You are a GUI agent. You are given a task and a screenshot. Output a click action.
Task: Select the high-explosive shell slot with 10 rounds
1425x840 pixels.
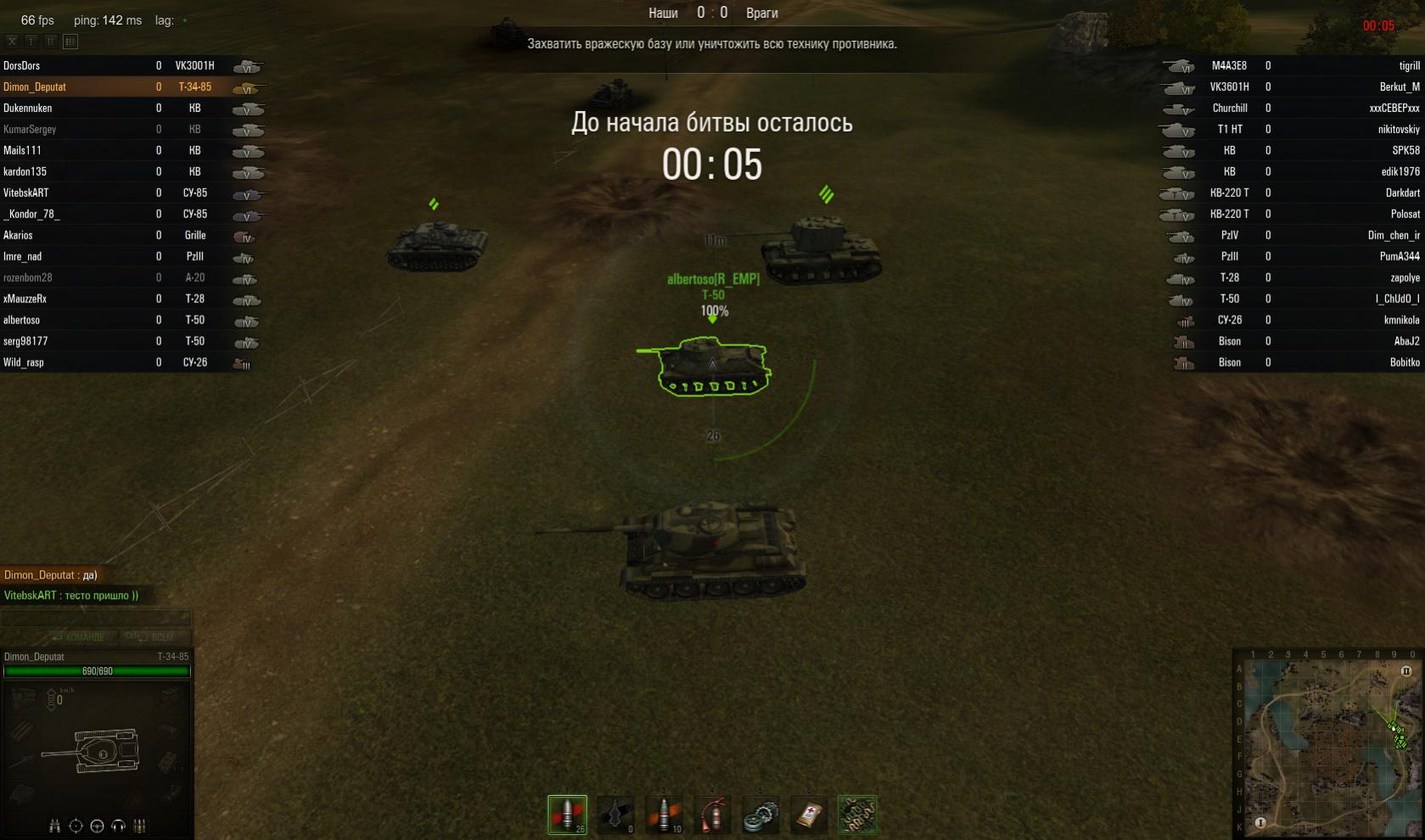click(x=665, y=815)
